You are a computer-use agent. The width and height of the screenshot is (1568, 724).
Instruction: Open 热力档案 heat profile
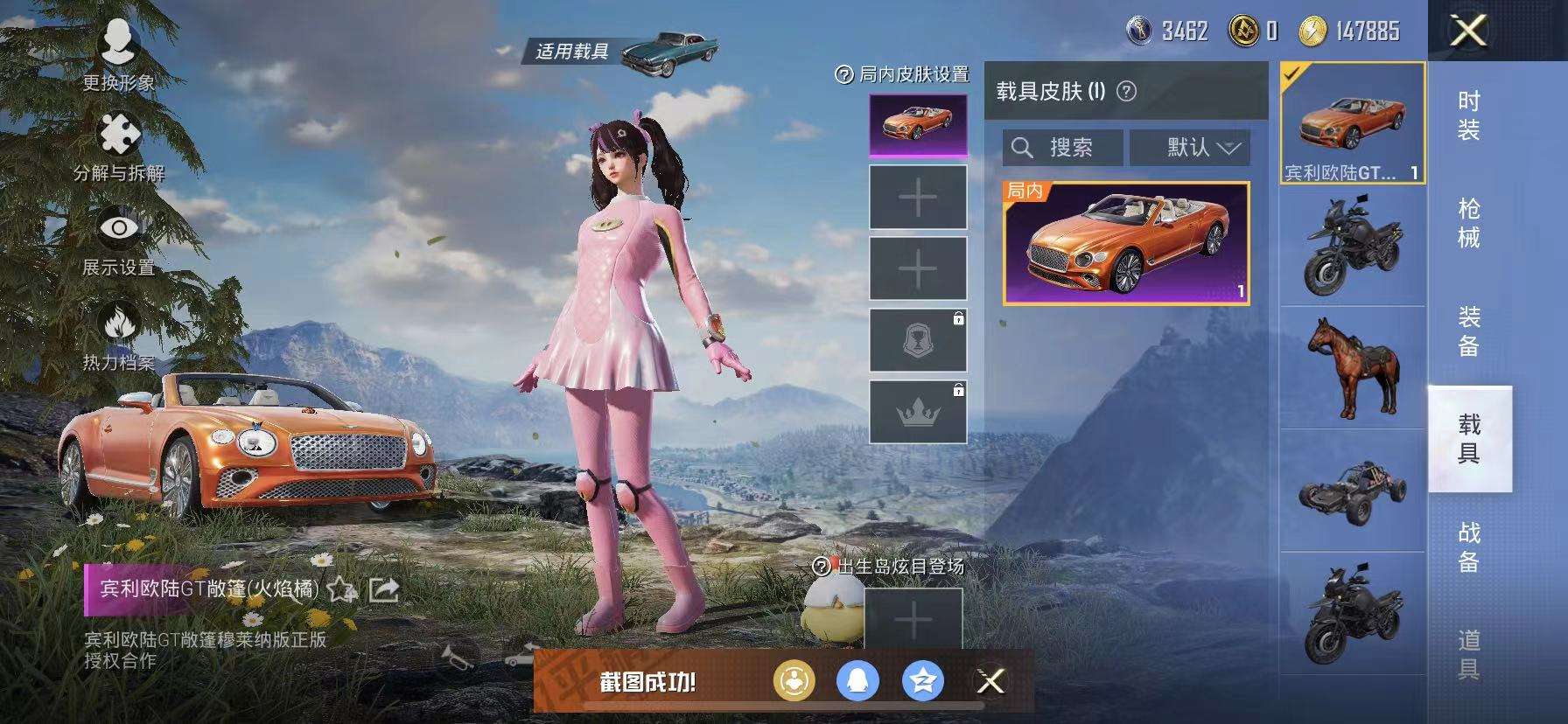(118, 336)
